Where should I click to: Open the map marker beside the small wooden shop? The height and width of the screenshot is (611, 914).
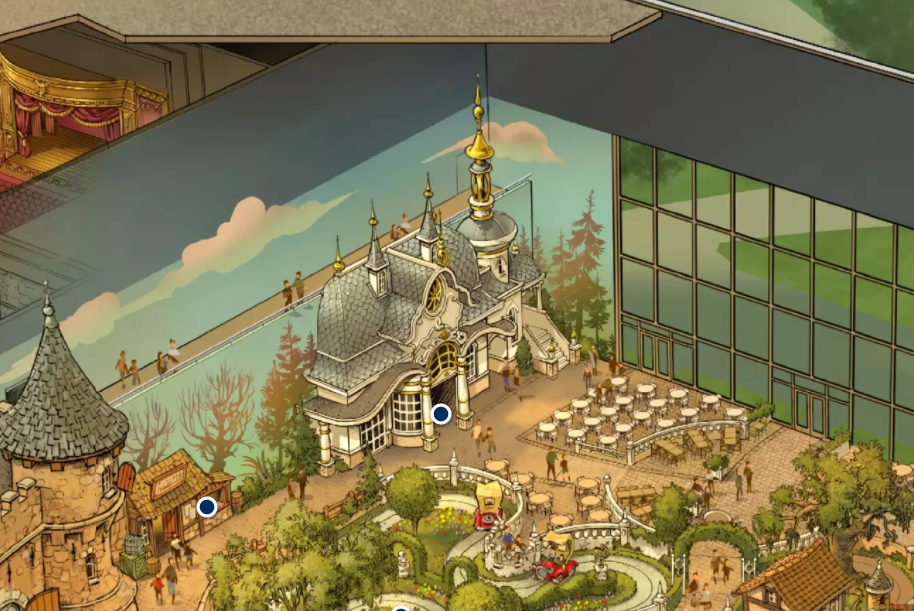[x=207, y=507]
